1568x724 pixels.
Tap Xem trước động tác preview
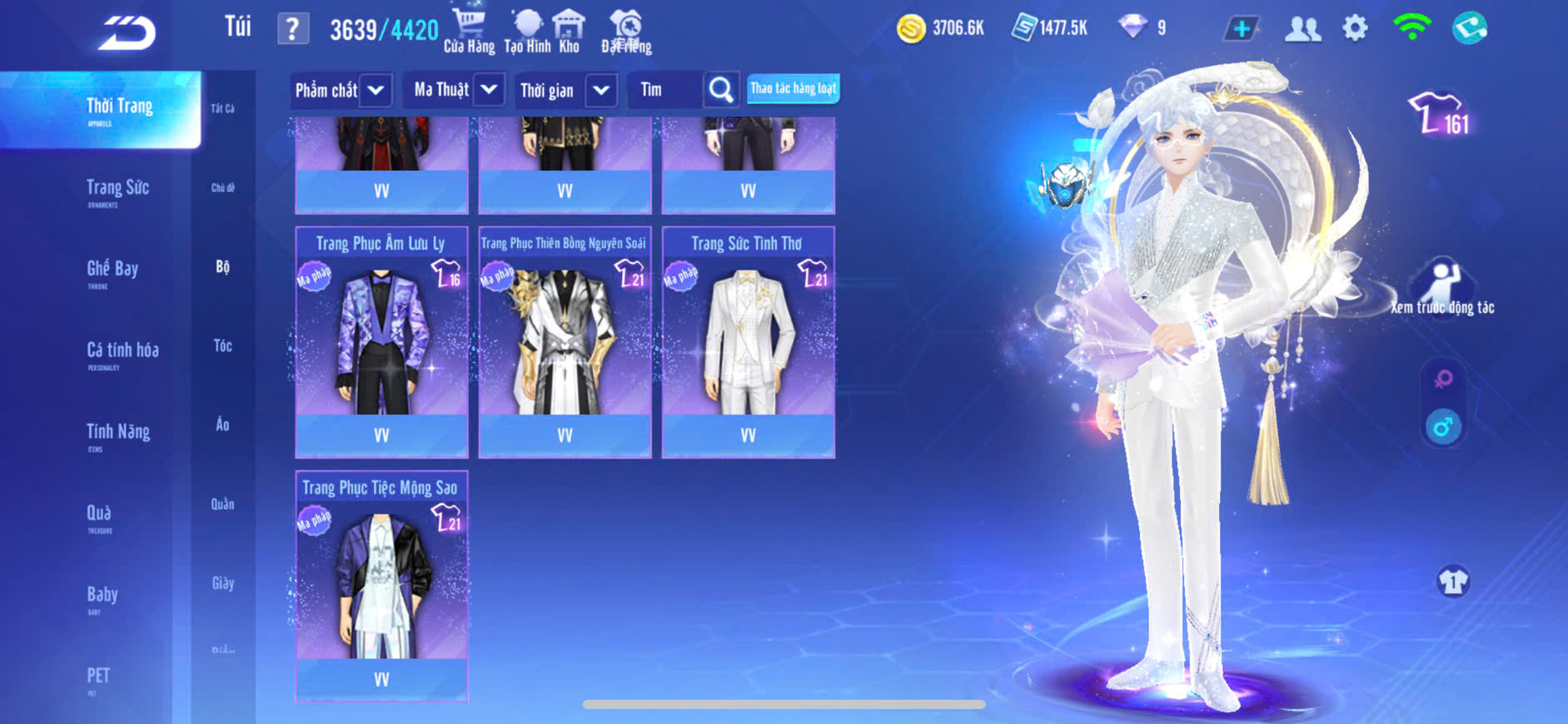pyautogui.click(x=1442, y=287)
